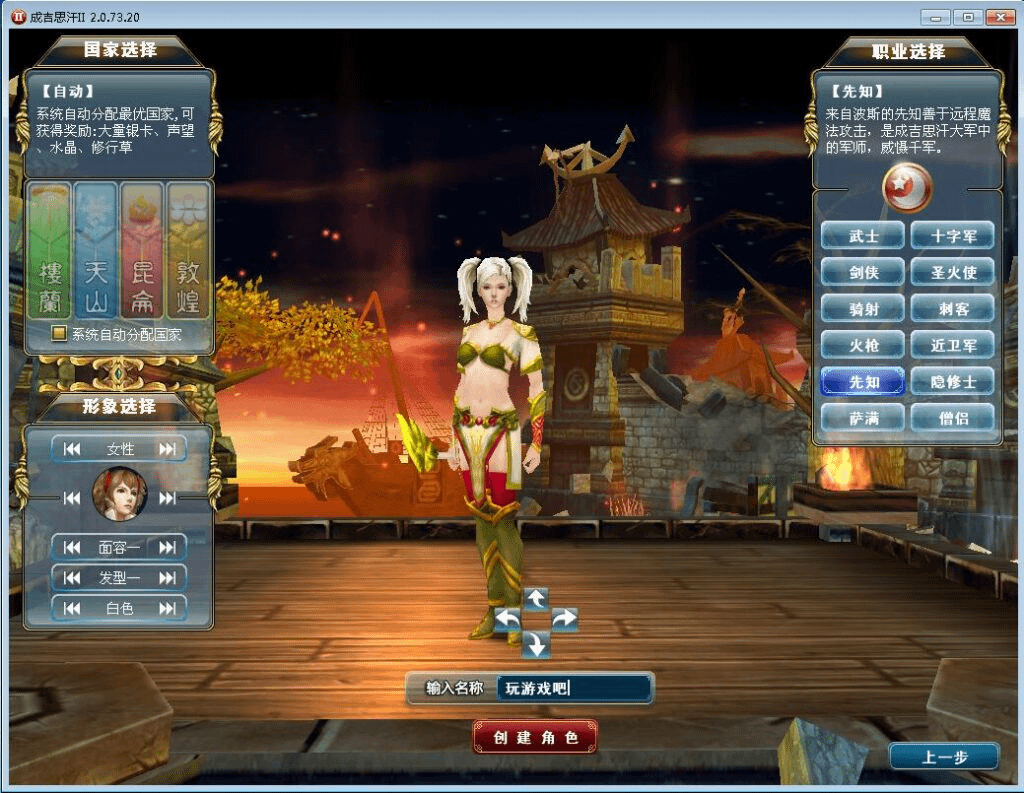Image resolution: width=1024 pixels, height=793 pixels.
Task: Choose the 刺客 class button
Action: click(x=952, y=309)
